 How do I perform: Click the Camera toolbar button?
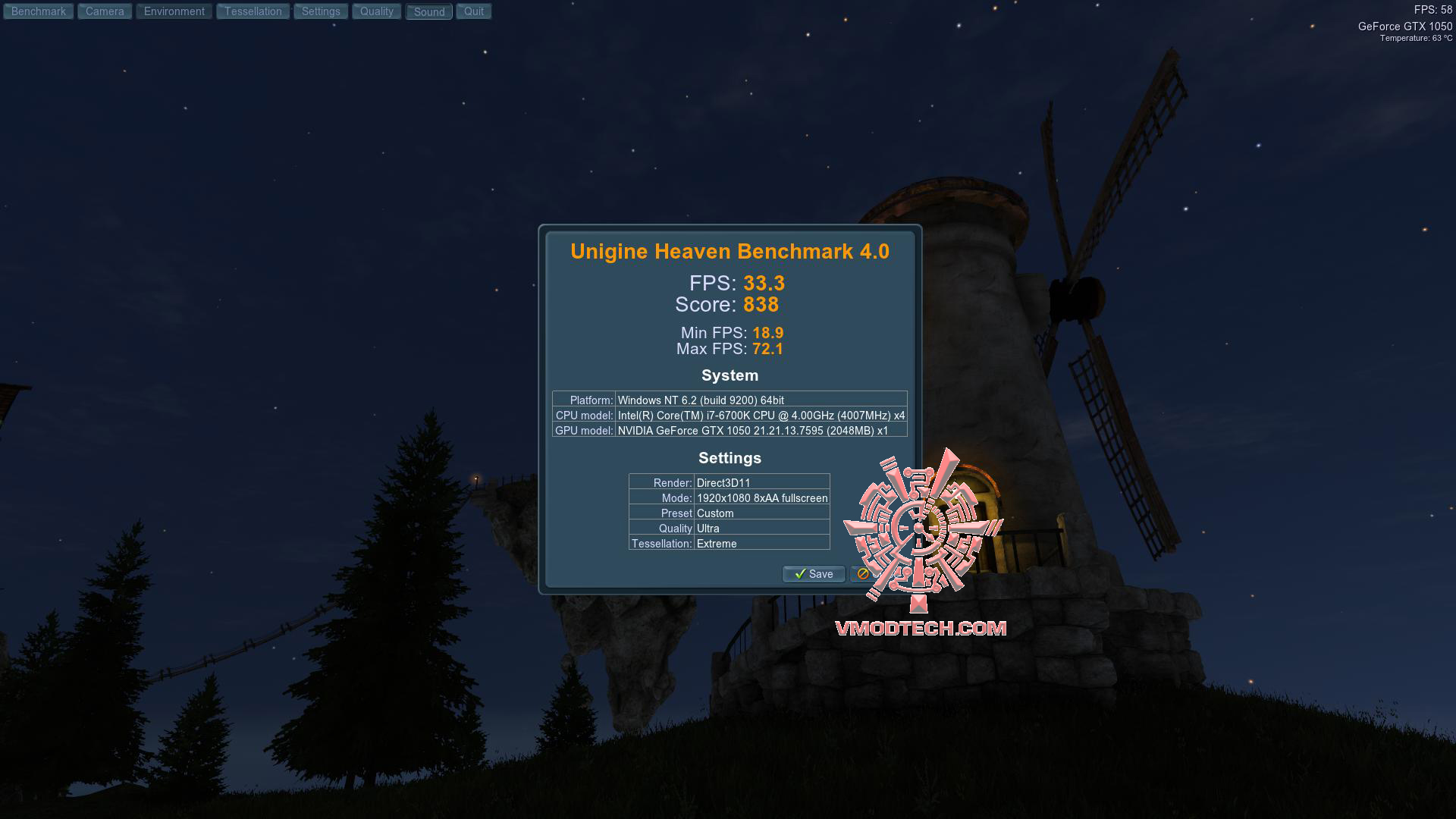click(105, 11)
